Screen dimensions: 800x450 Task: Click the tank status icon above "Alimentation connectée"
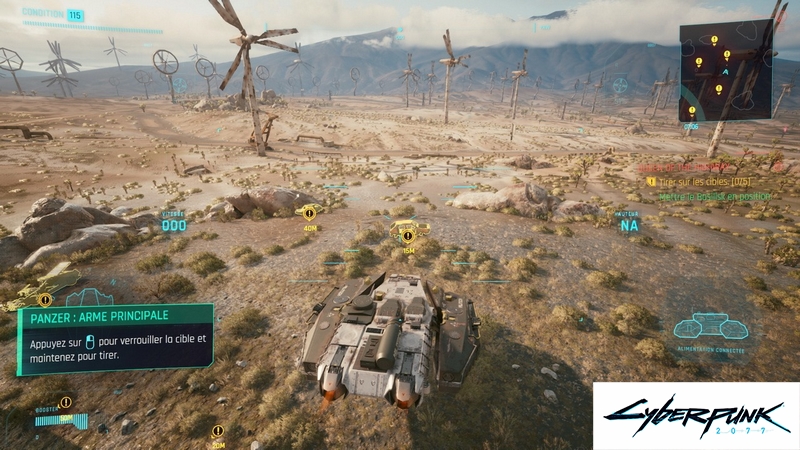tap(710, 326)
